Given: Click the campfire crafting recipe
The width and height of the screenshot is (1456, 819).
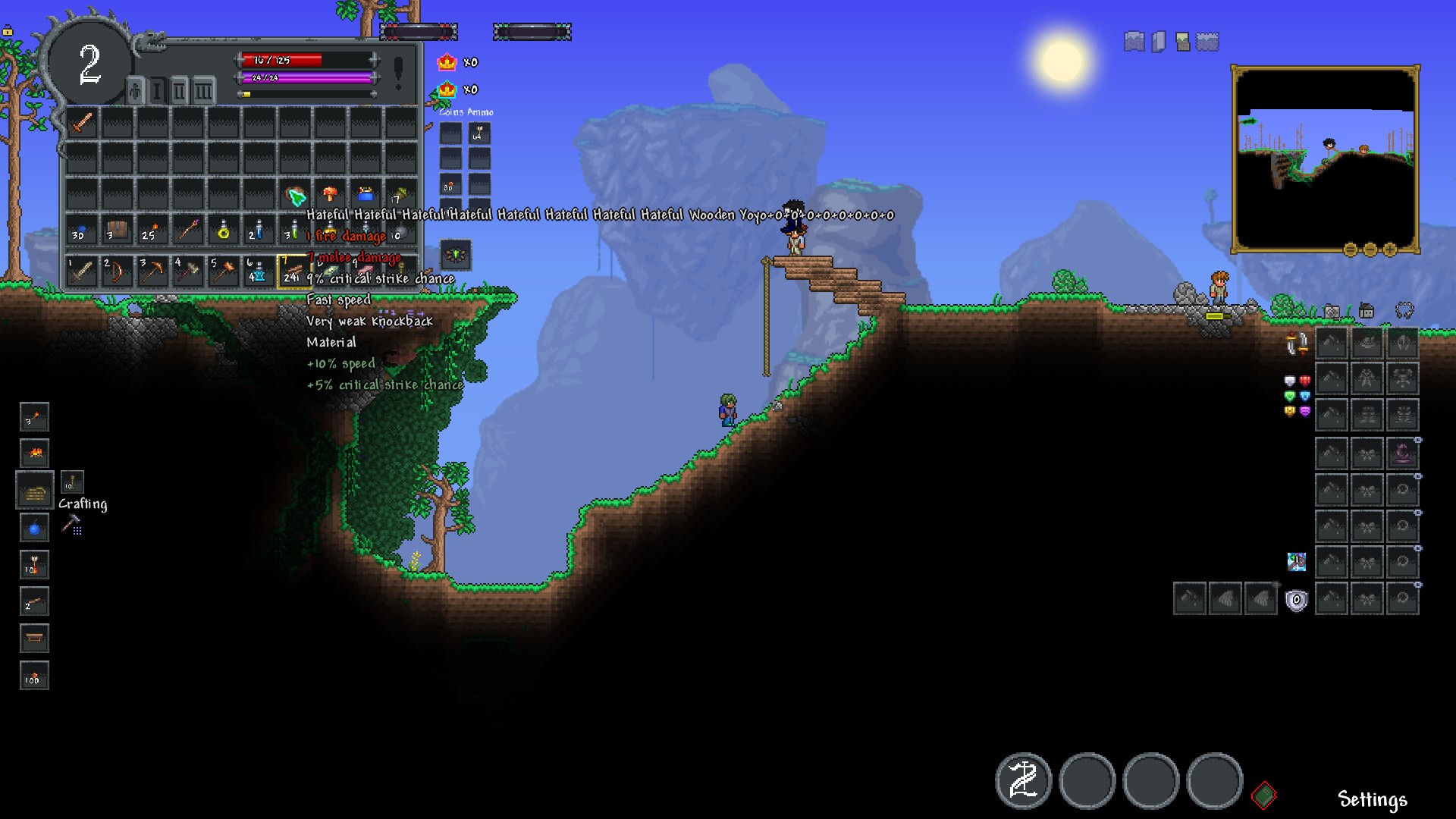Looking at the screenshot, I should [x=35, y=453].
